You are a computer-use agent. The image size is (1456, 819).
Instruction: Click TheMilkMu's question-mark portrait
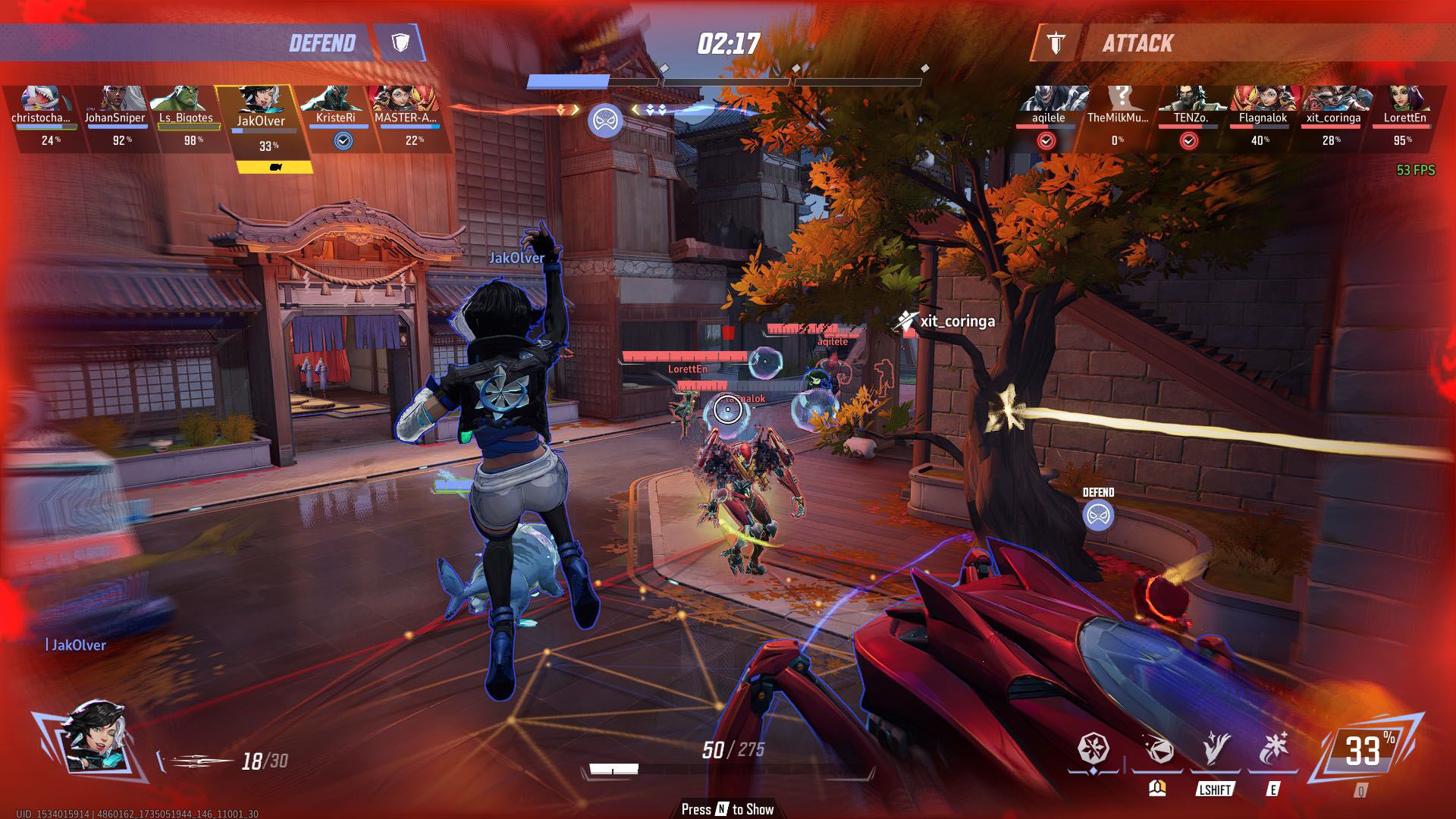click(x=1119, y=100)
